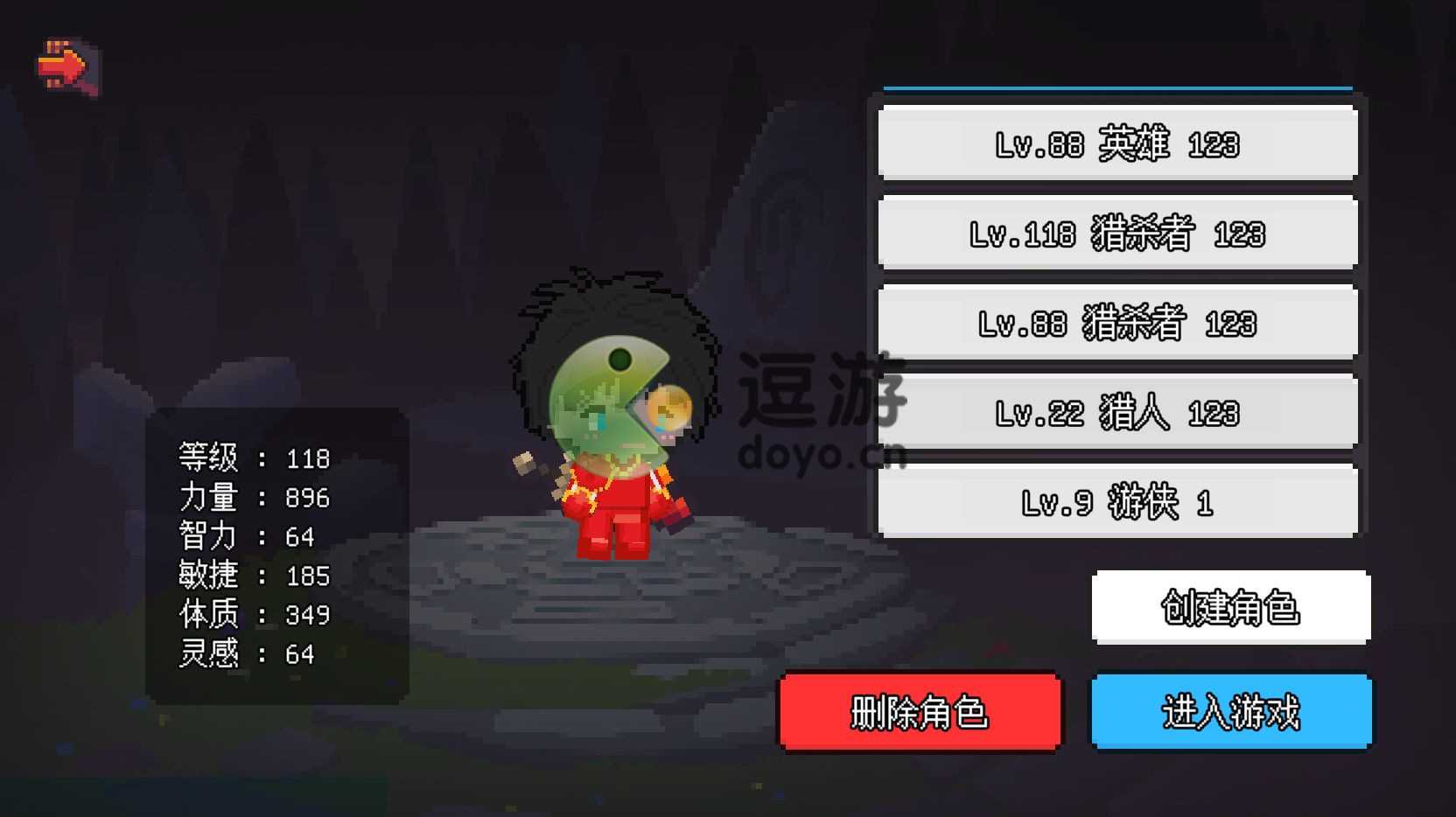This screenshot has width=1456, height=817.
Task: Pick the Lv.88 猎杀者 character row
Action: (1117, 324)
